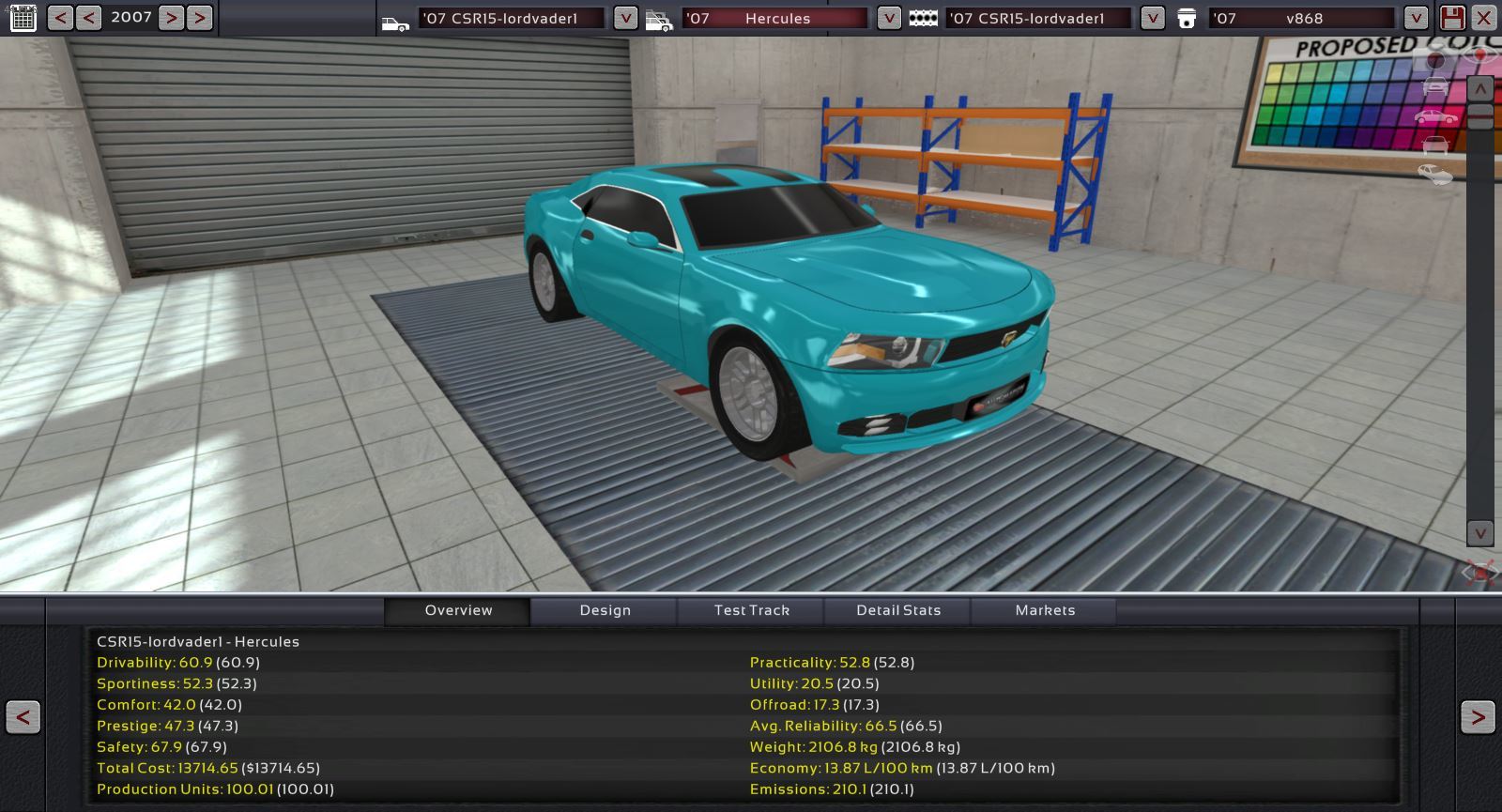Select the side view car camera icon
The width and height of the screenshot is (1502, 812).
pyautogui.click(x=1435, y=116)
